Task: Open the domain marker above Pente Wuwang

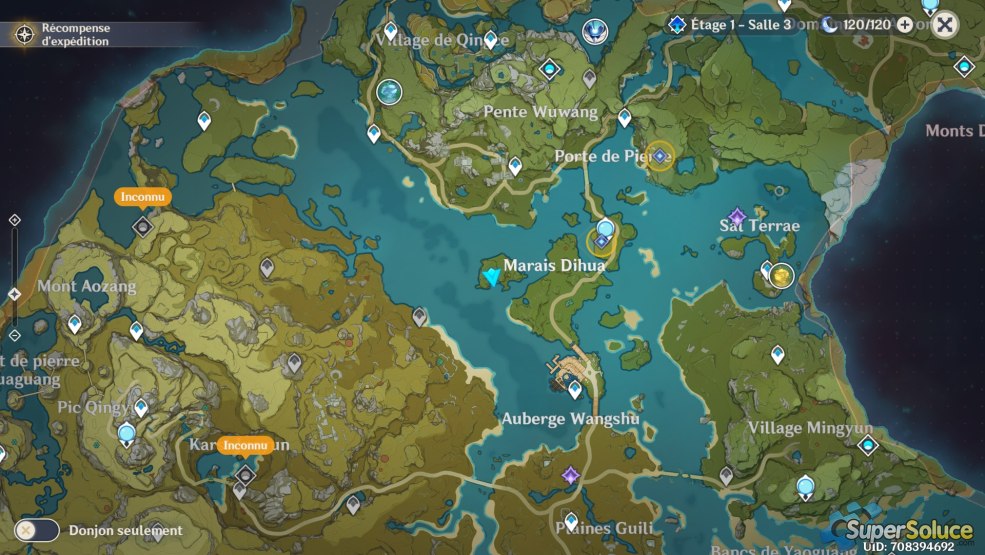Action: point(548,69)
